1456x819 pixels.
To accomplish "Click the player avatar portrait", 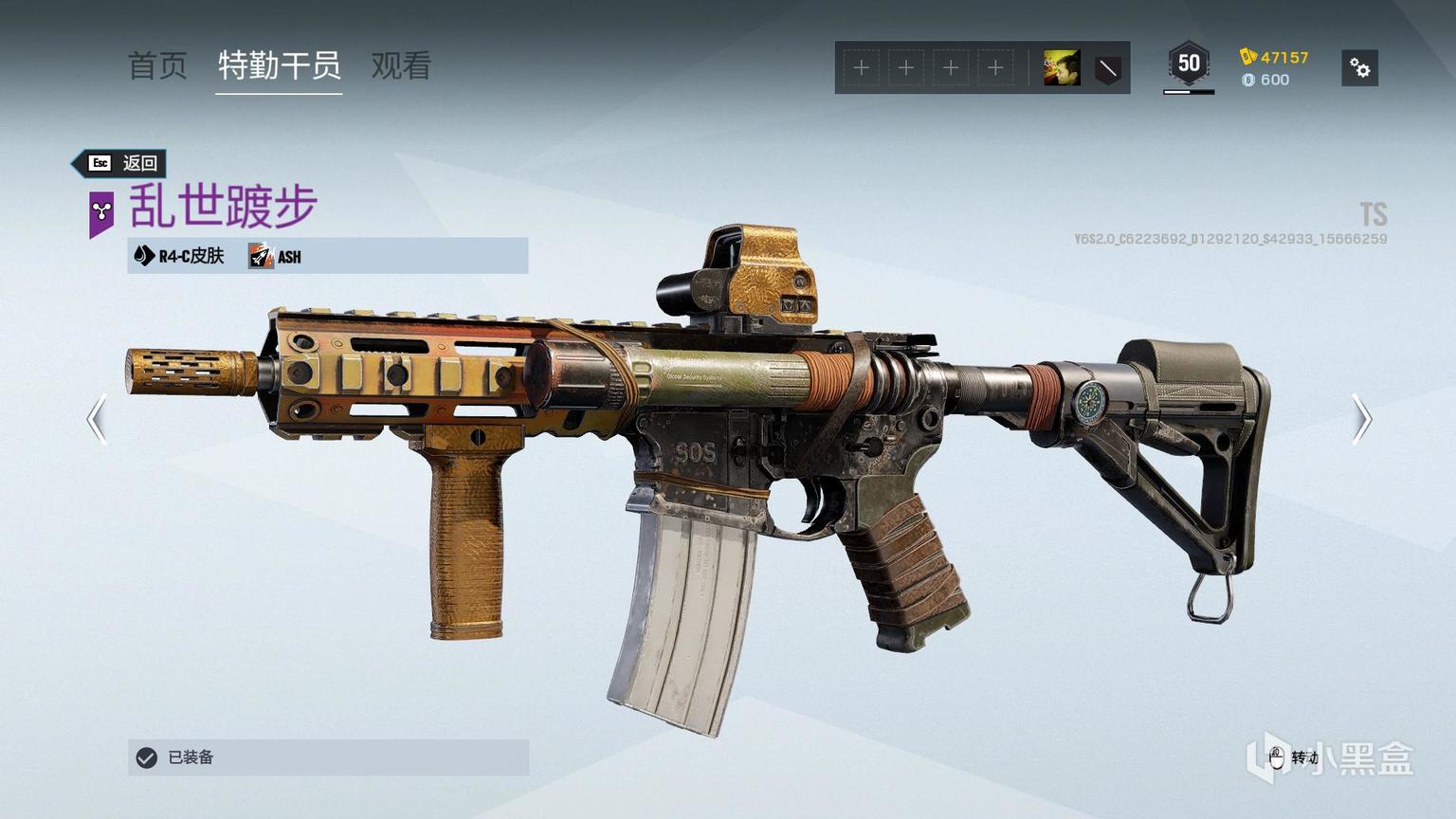I will (x=1062, y=68).
